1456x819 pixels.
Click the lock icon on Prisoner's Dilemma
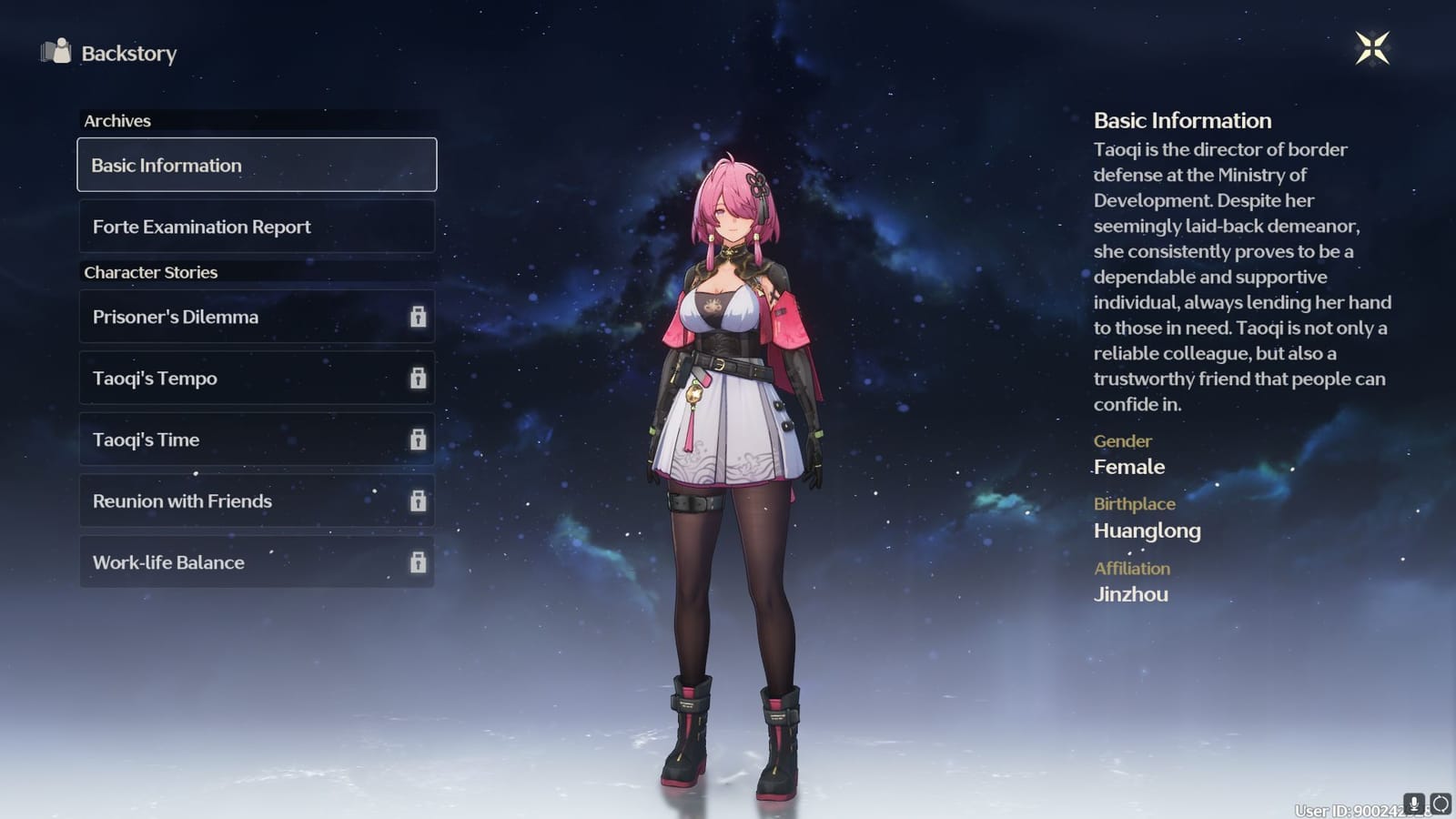(420, 317)
